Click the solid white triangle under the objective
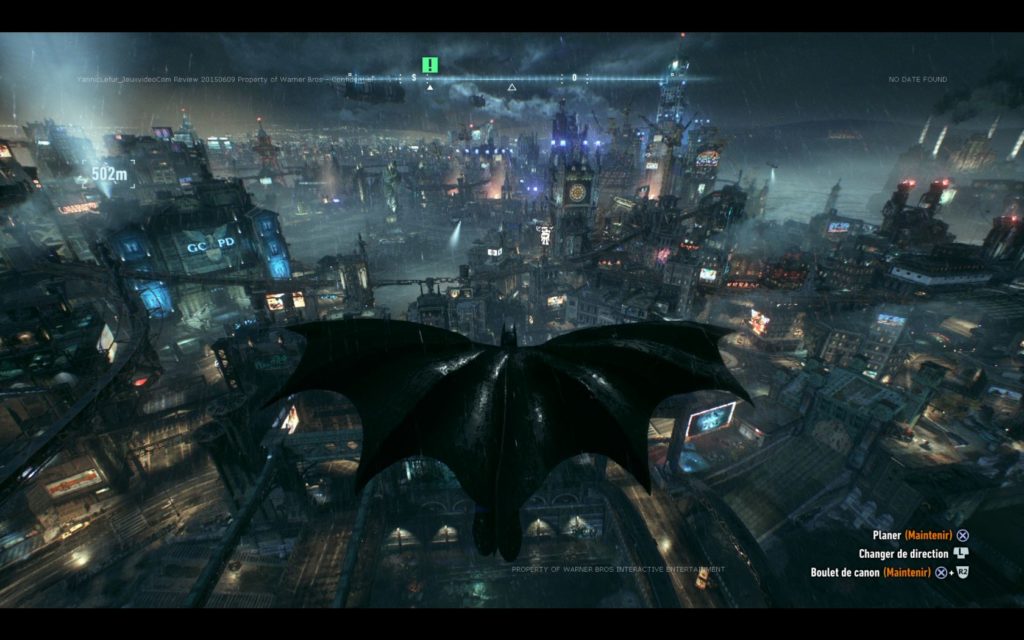Image resolution: width=1024 pixels, height=640 pixels. (x=430, y=87)
